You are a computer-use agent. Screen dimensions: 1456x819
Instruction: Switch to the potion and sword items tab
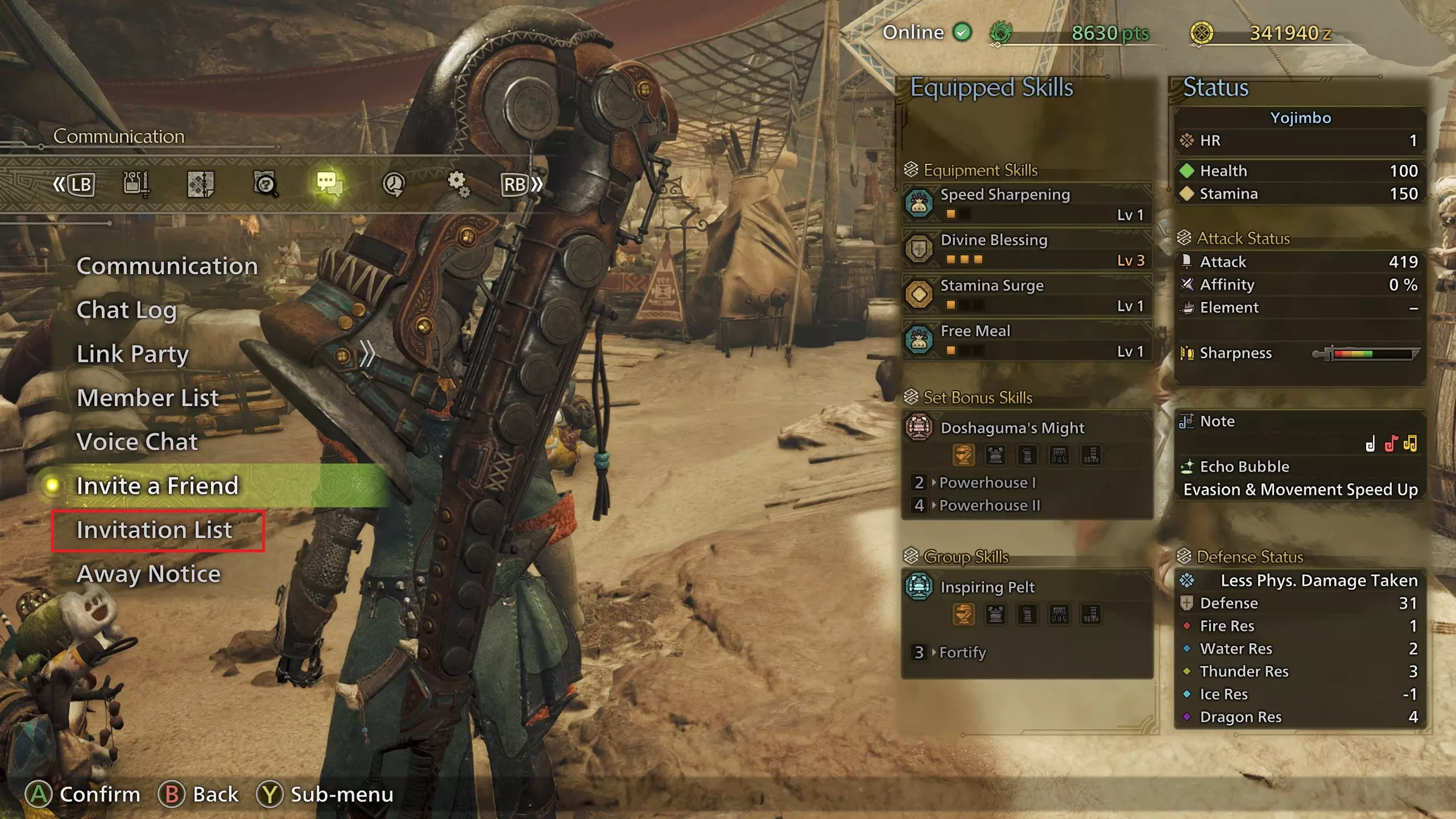click(135, 184)
